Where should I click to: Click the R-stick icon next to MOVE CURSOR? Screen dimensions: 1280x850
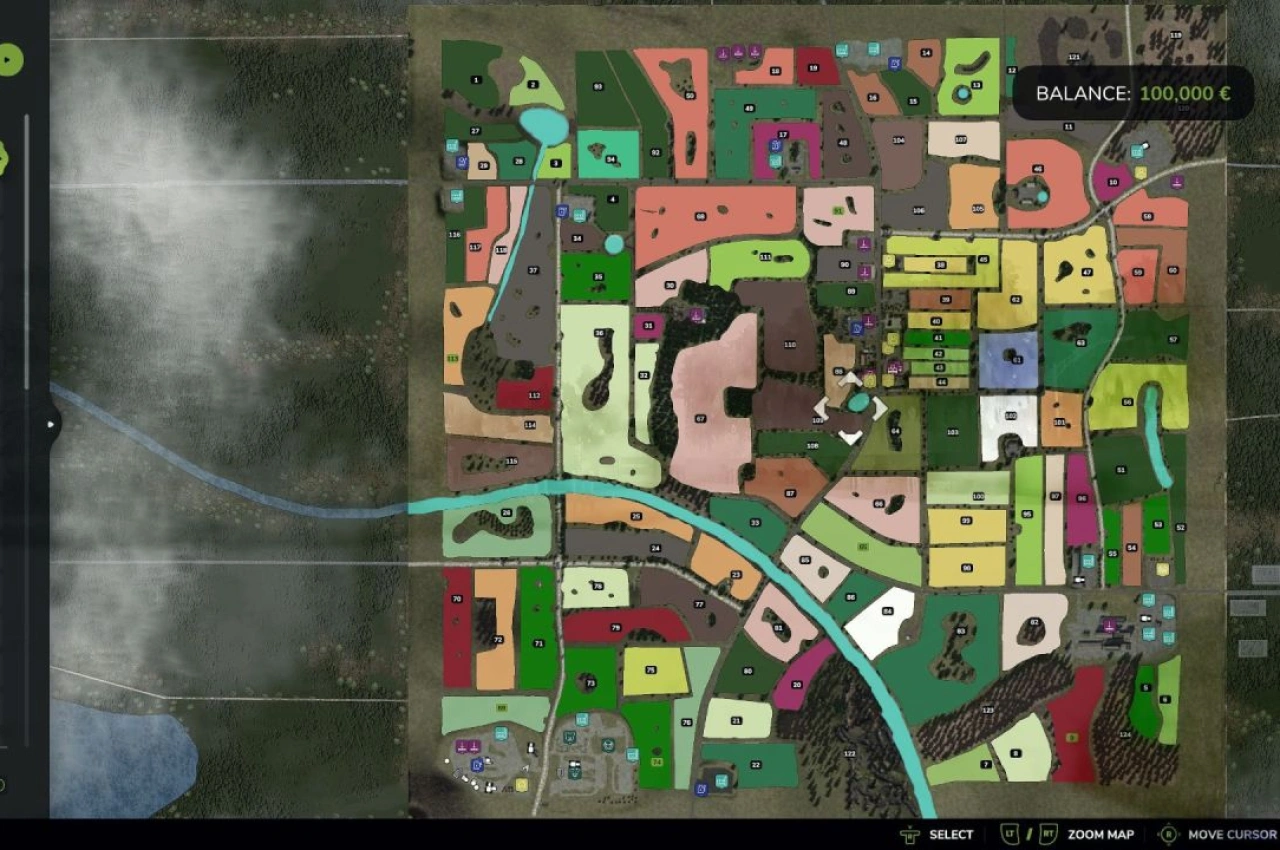pyautogui.click(x=1167, y=833)
